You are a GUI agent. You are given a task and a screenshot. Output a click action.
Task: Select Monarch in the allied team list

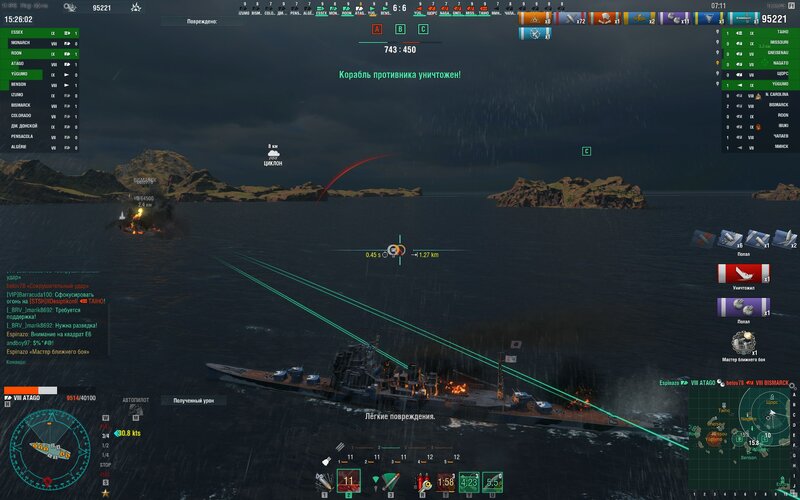tap(22, 43)
